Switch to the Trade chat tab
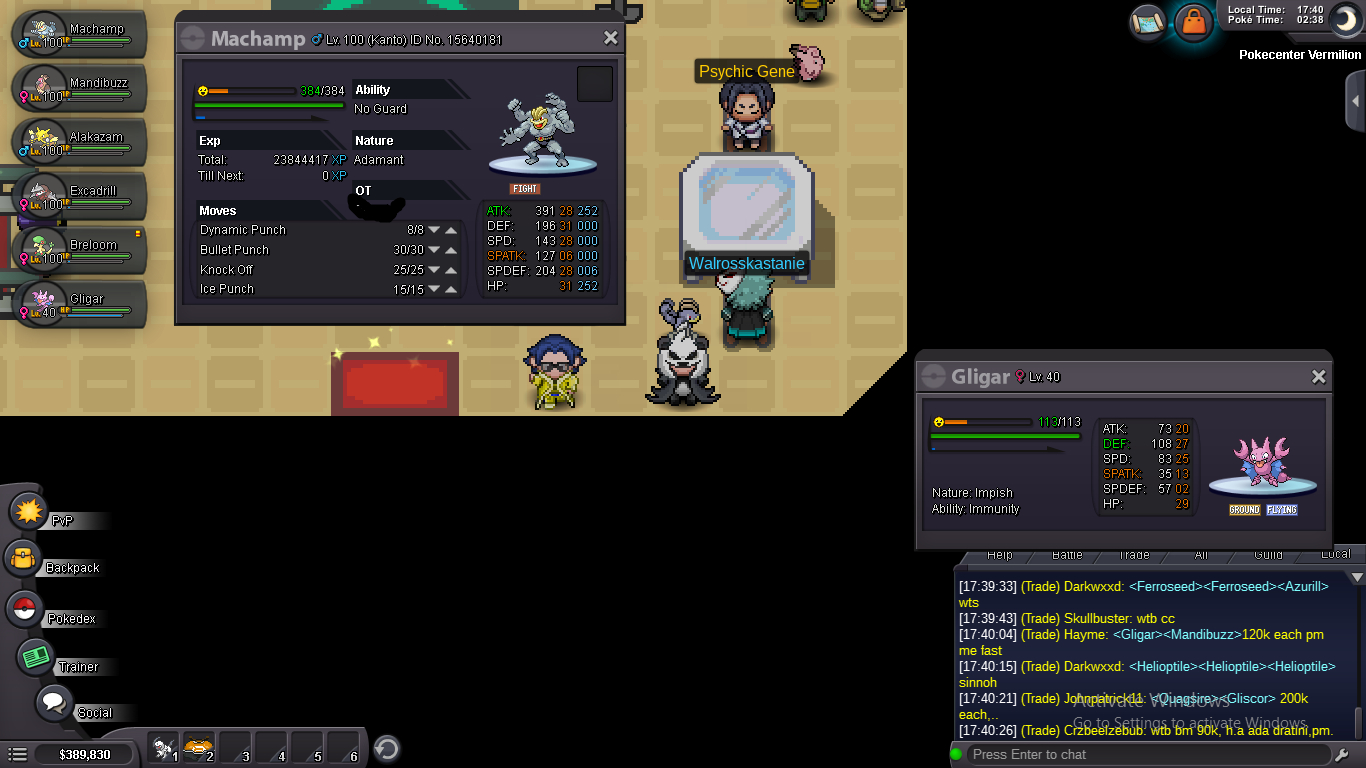 pos(1133,555)
